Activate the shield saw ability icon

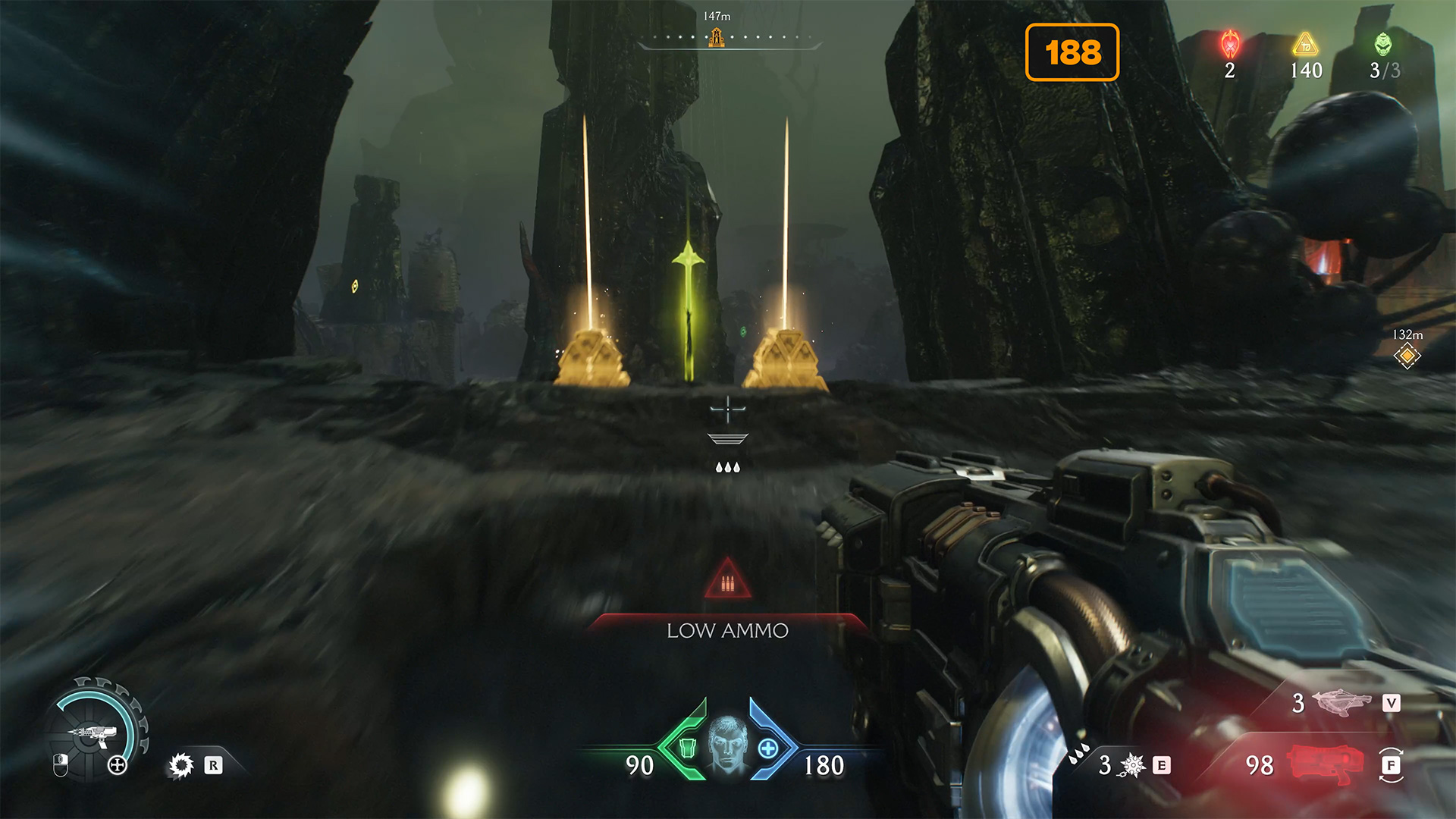180,765
